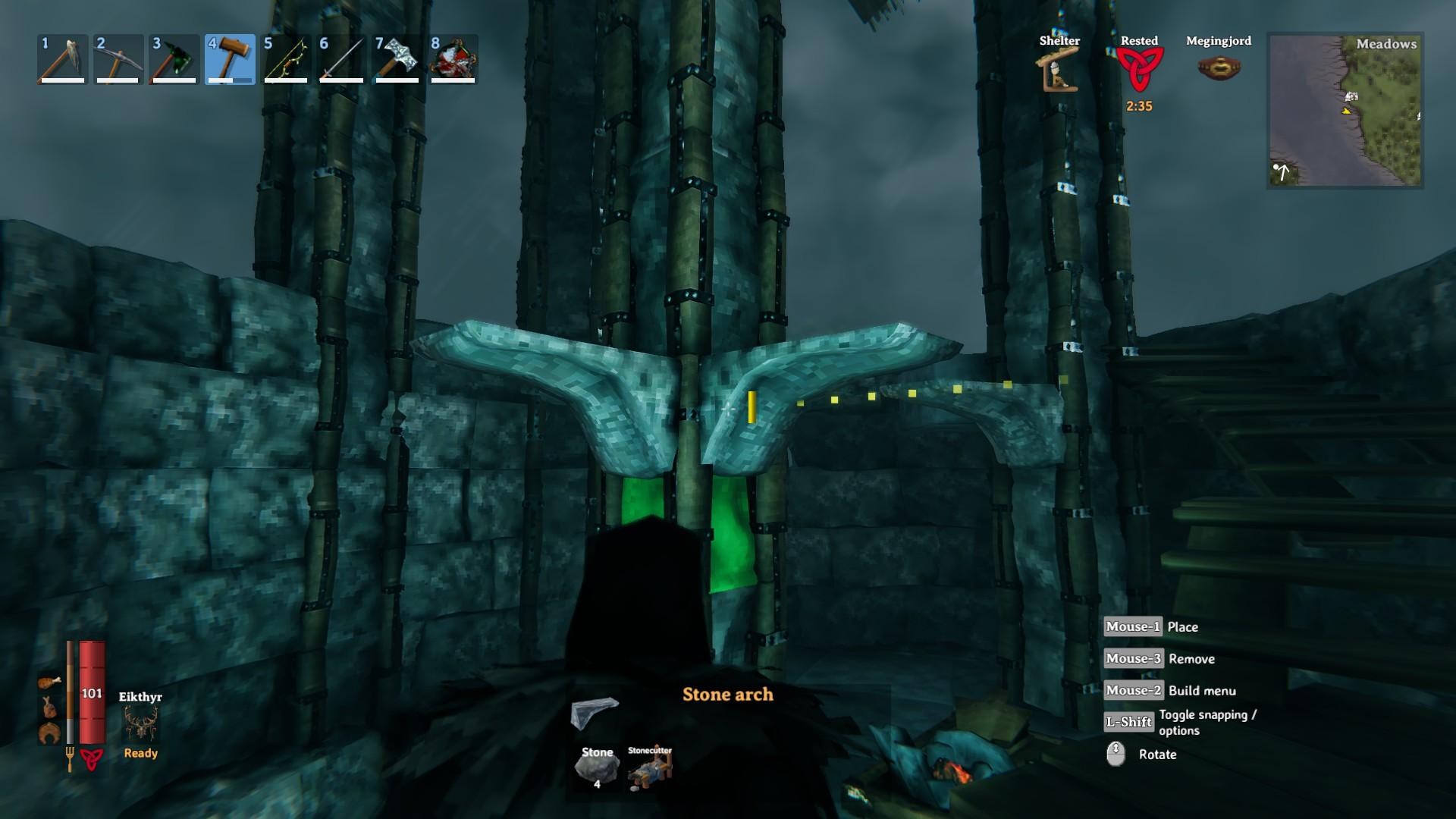Choose the green-bladed axe in slot 3

click(174, 59)
